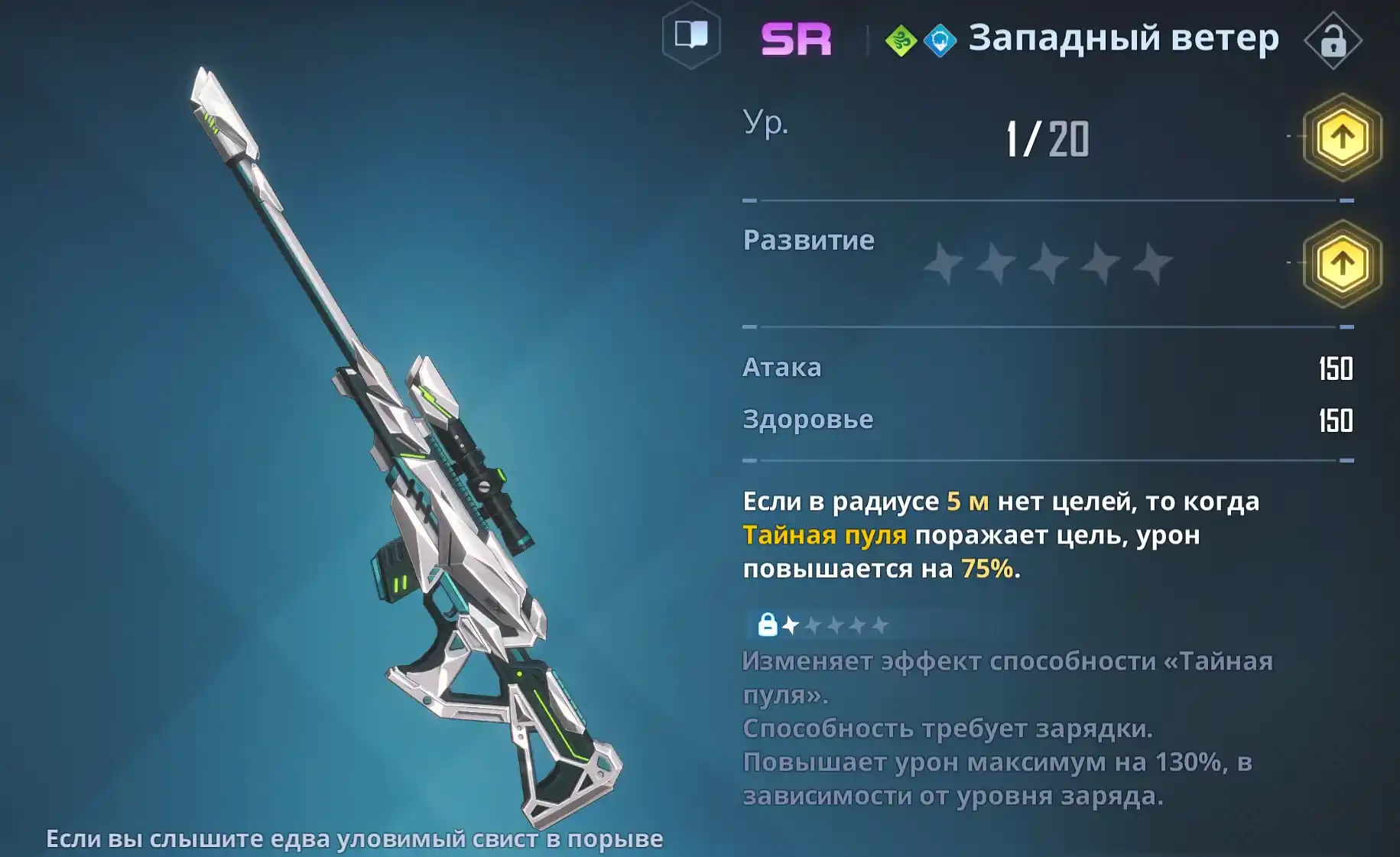The image size is (1400, 857).
Task: Tap the gold arrow to level up weapon
Action: 1342,138
